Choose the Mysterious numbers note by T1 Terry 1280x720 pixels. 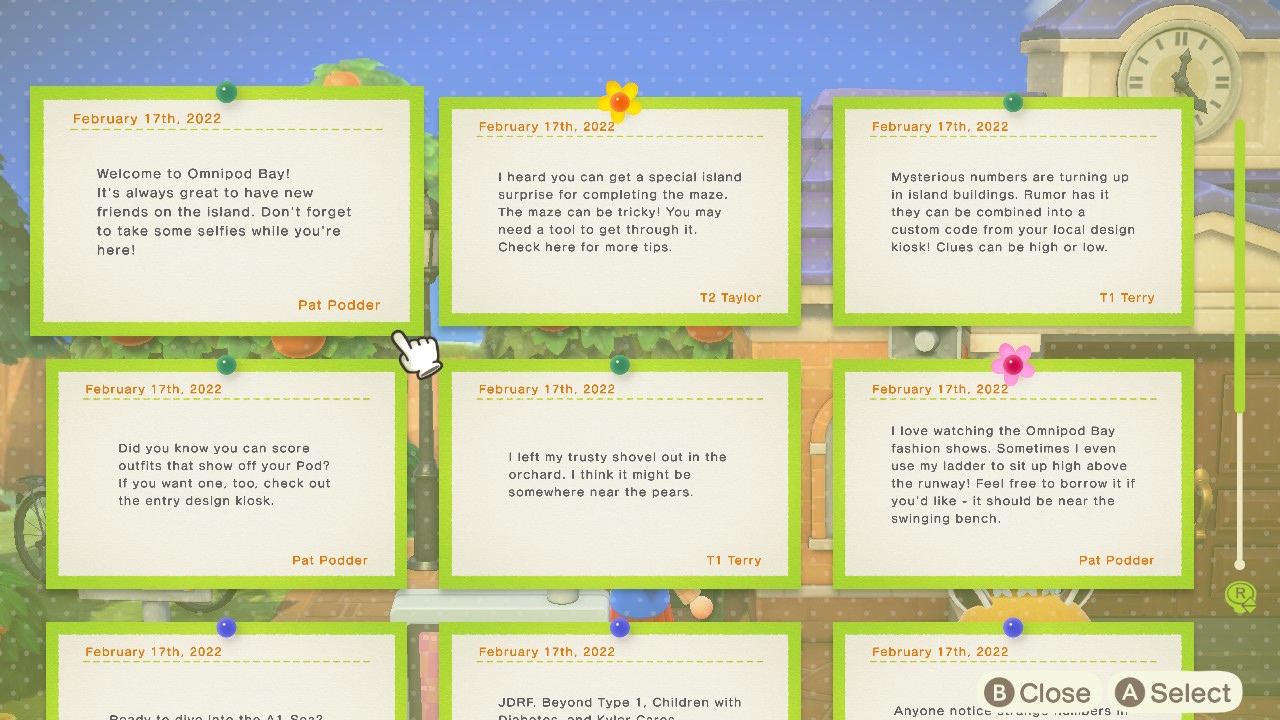(1013, 212)
